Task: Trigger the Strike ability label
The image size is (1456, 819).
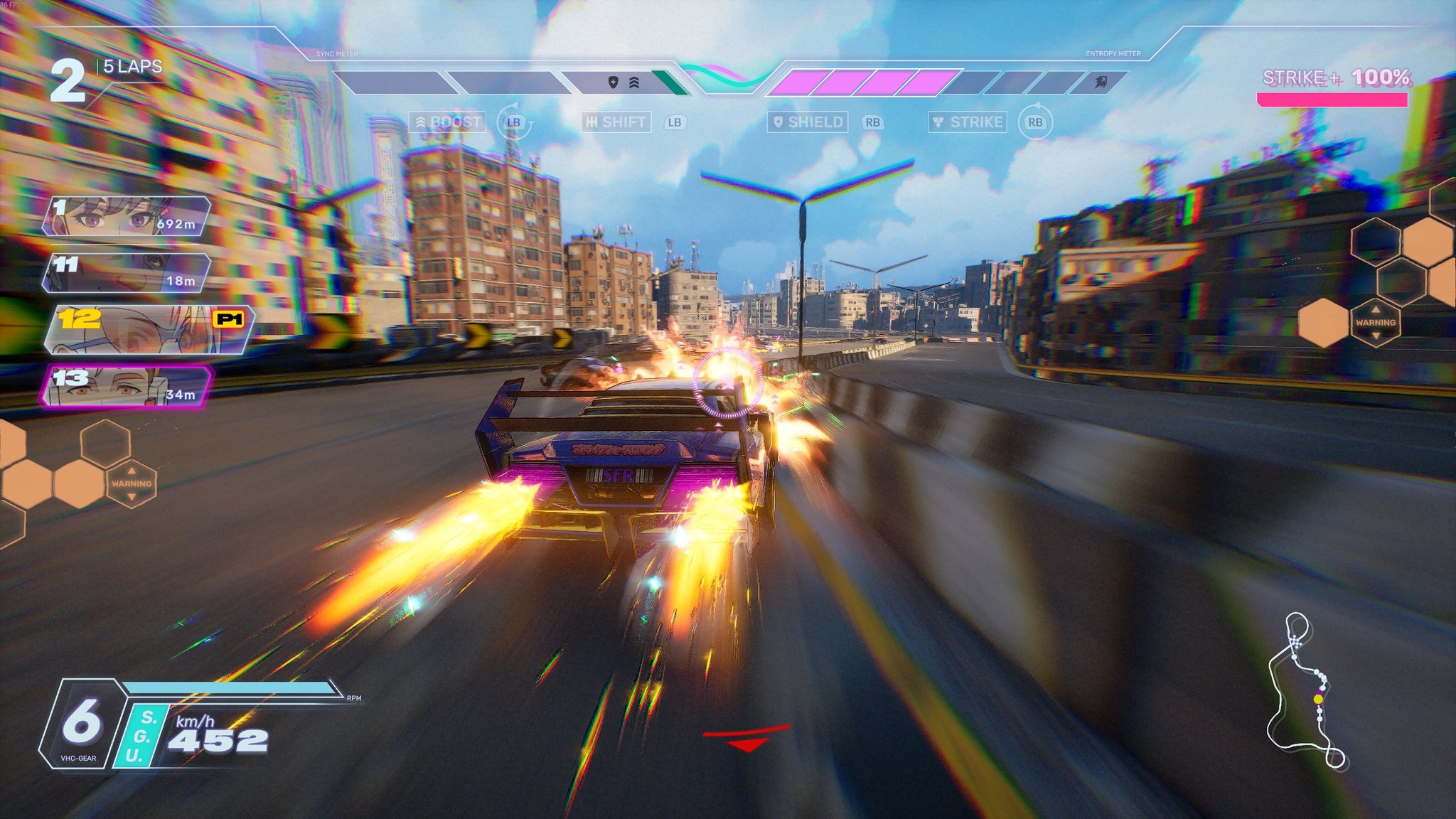Action: click(968, 122)
